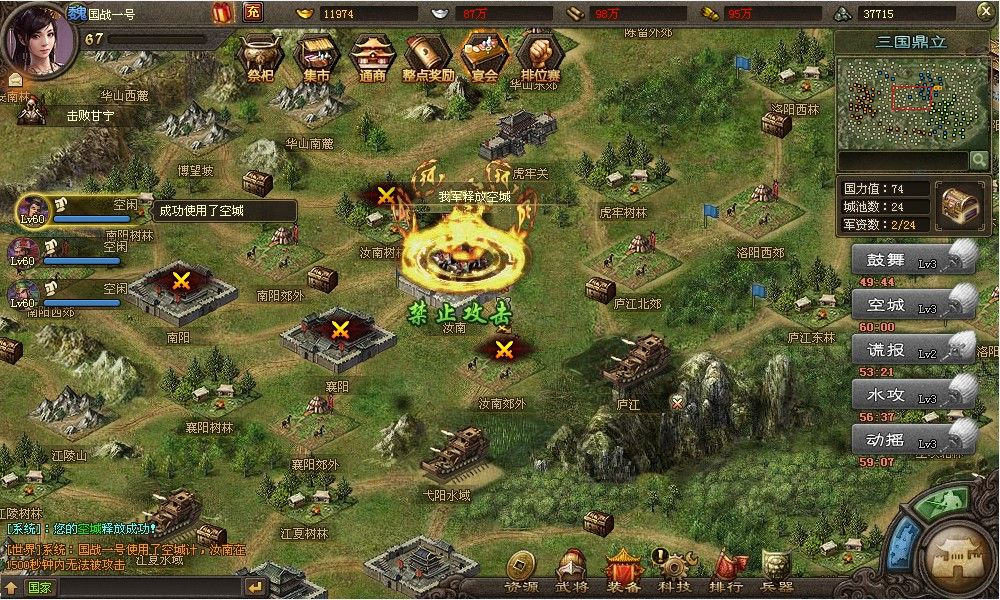The width and height of the screenshot is (1000, 600).
Task: Click the green magnifier search button
Action: click(x=978, y=160)
